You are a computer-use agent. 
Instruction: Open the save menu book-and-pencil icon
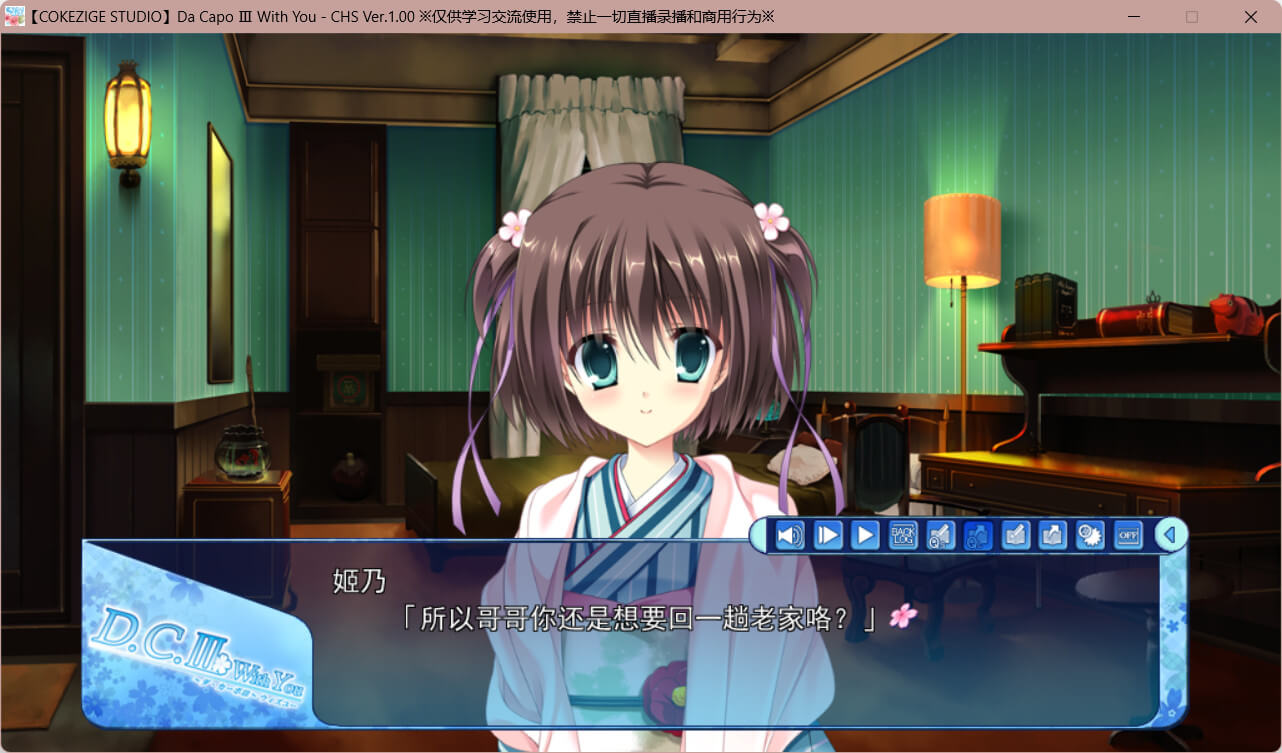pos(1015,536)
